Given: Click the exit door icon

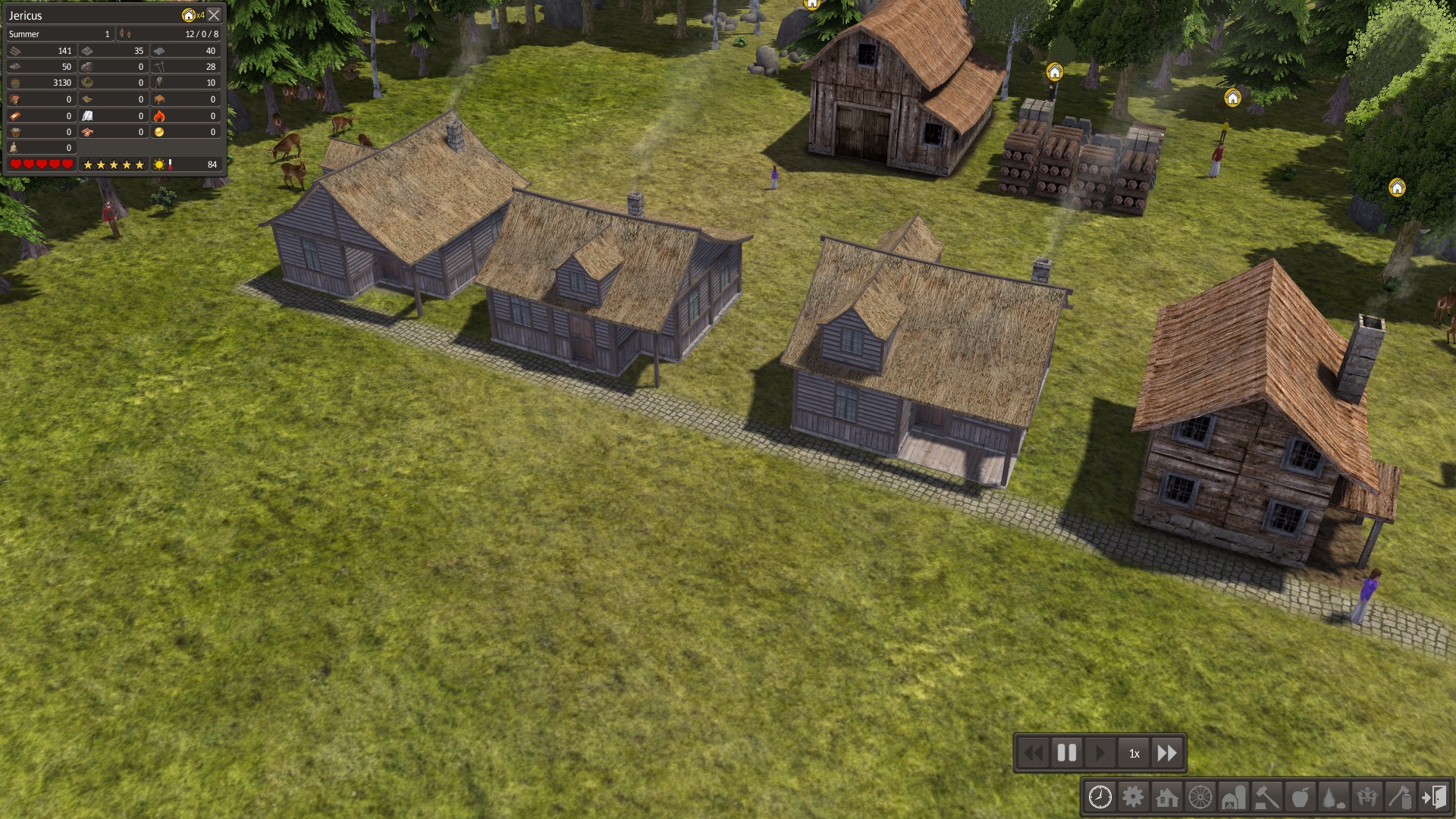Looking at the screenshot, I should (x=1434, y=797).
